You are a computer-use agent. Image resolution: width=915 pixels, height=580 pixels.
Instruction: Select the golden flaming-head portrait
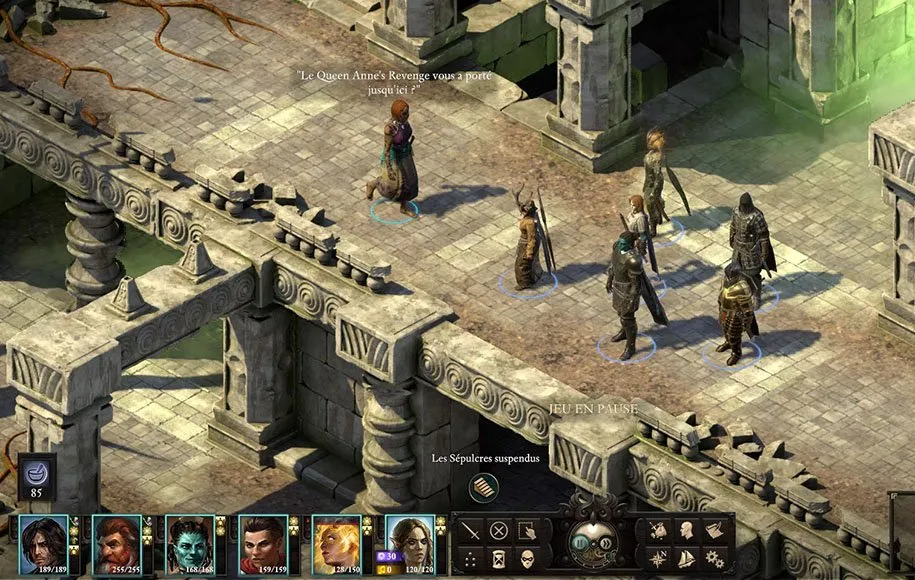click(337, 543)
